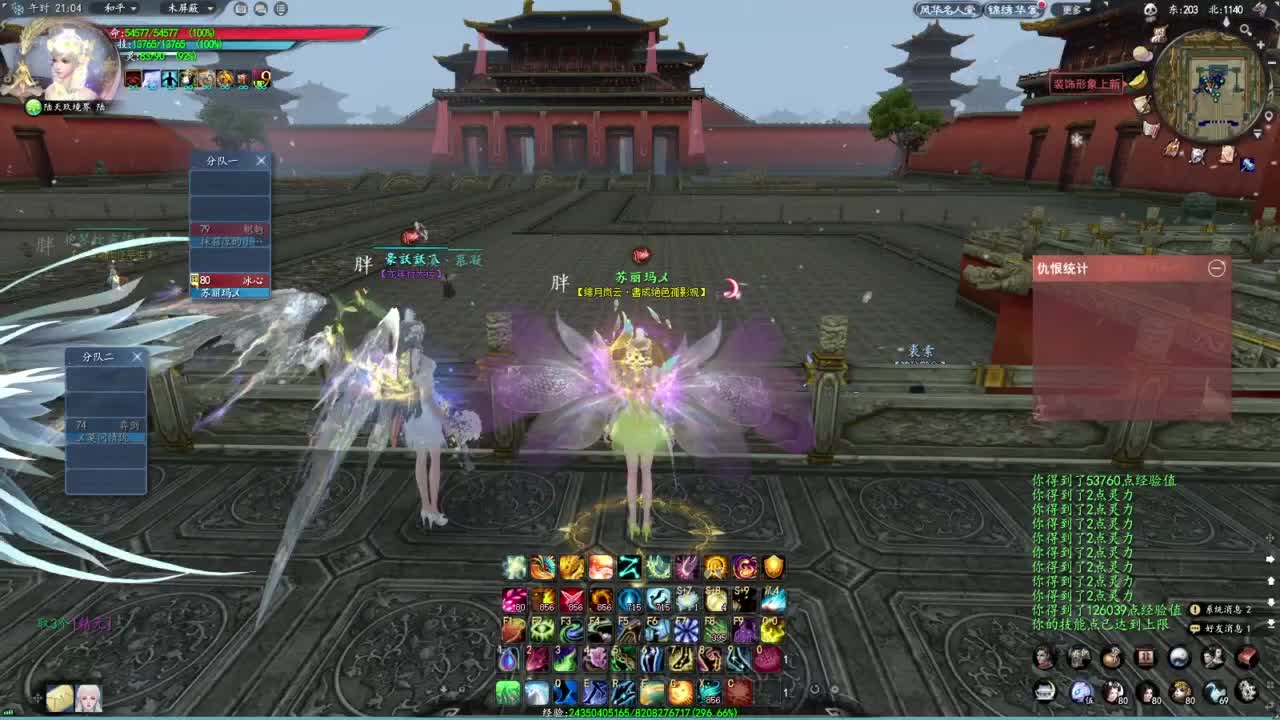
Task: Click the magnifier icon beside the minimap
Action: [x=1246, y=30]
